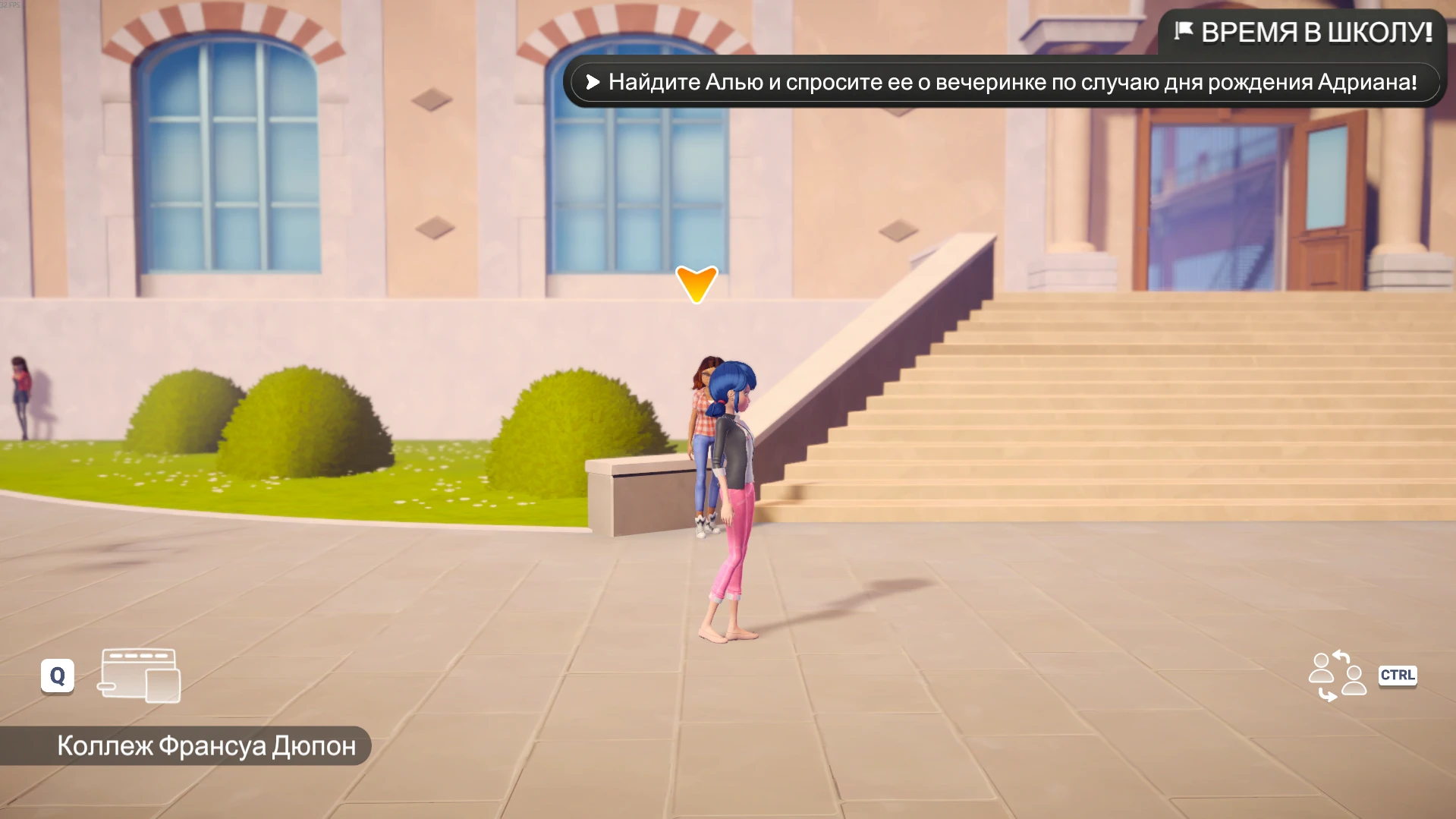Toggle character control with the swap indicator
This screenshot has height=819, width=1456.
point(1338,674)
